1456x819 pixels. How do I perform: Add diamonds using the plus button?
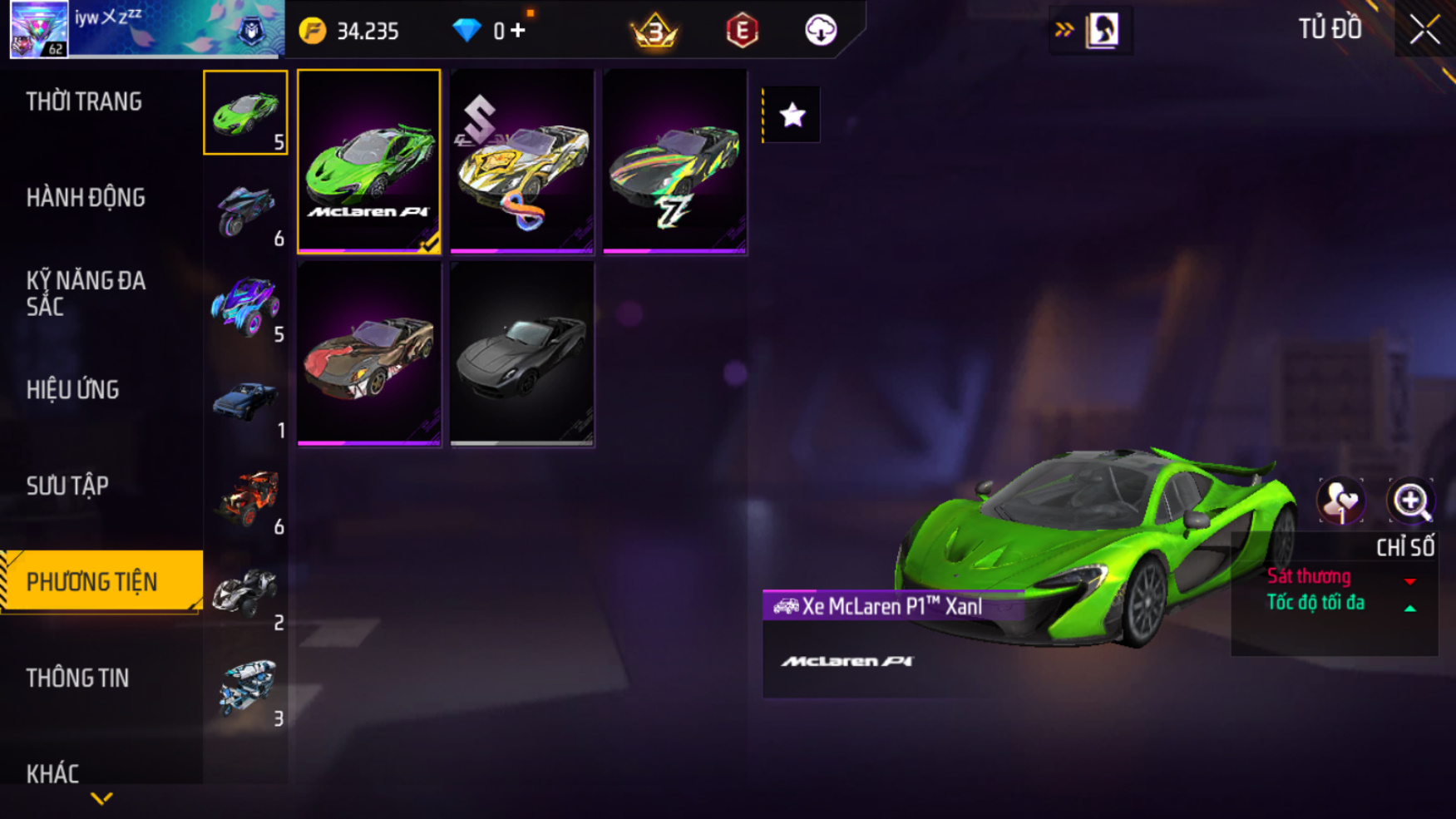point(518,32)
